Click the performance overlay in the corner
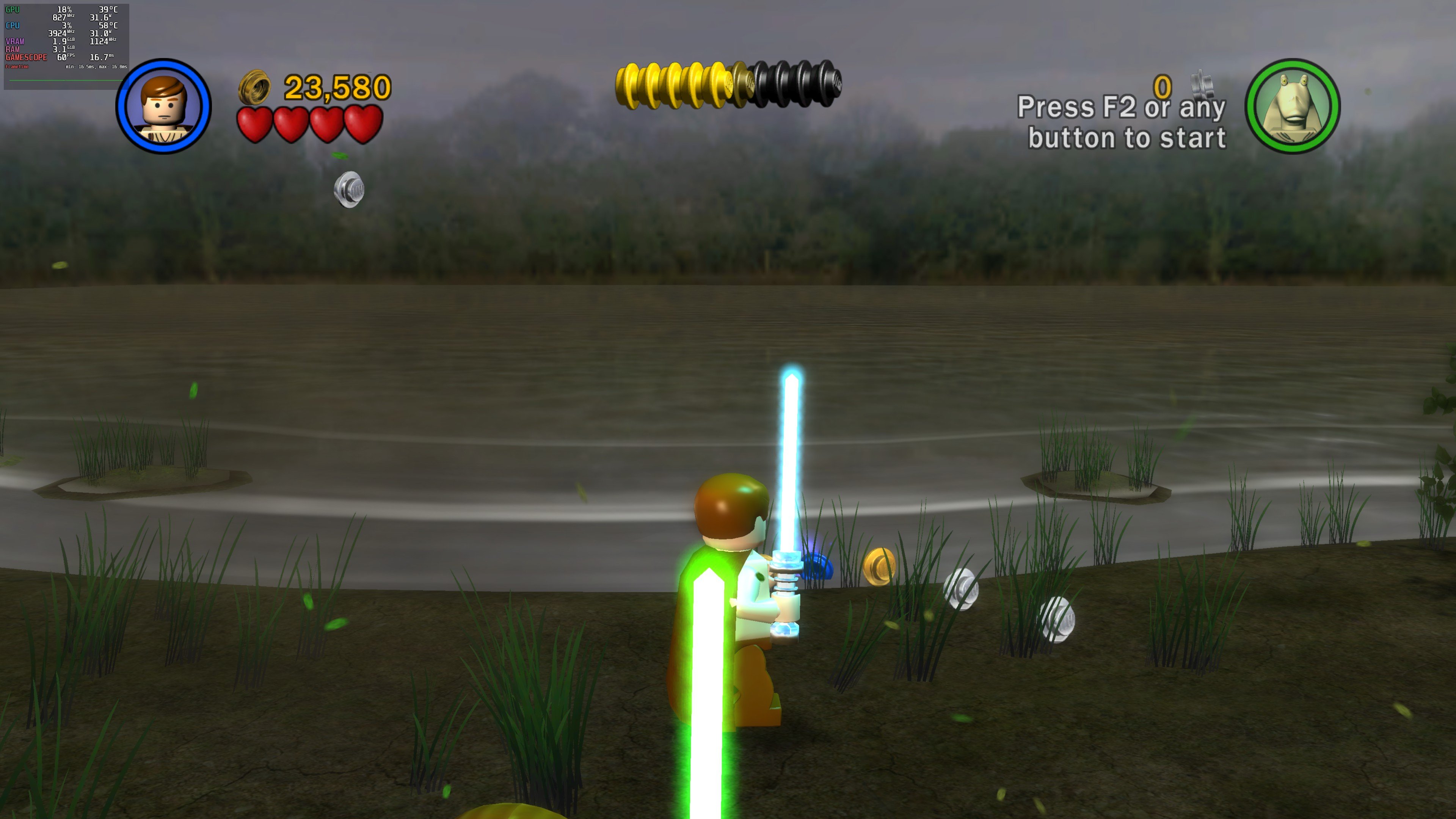Viewport: 1456px width, 819px height. 66,45
